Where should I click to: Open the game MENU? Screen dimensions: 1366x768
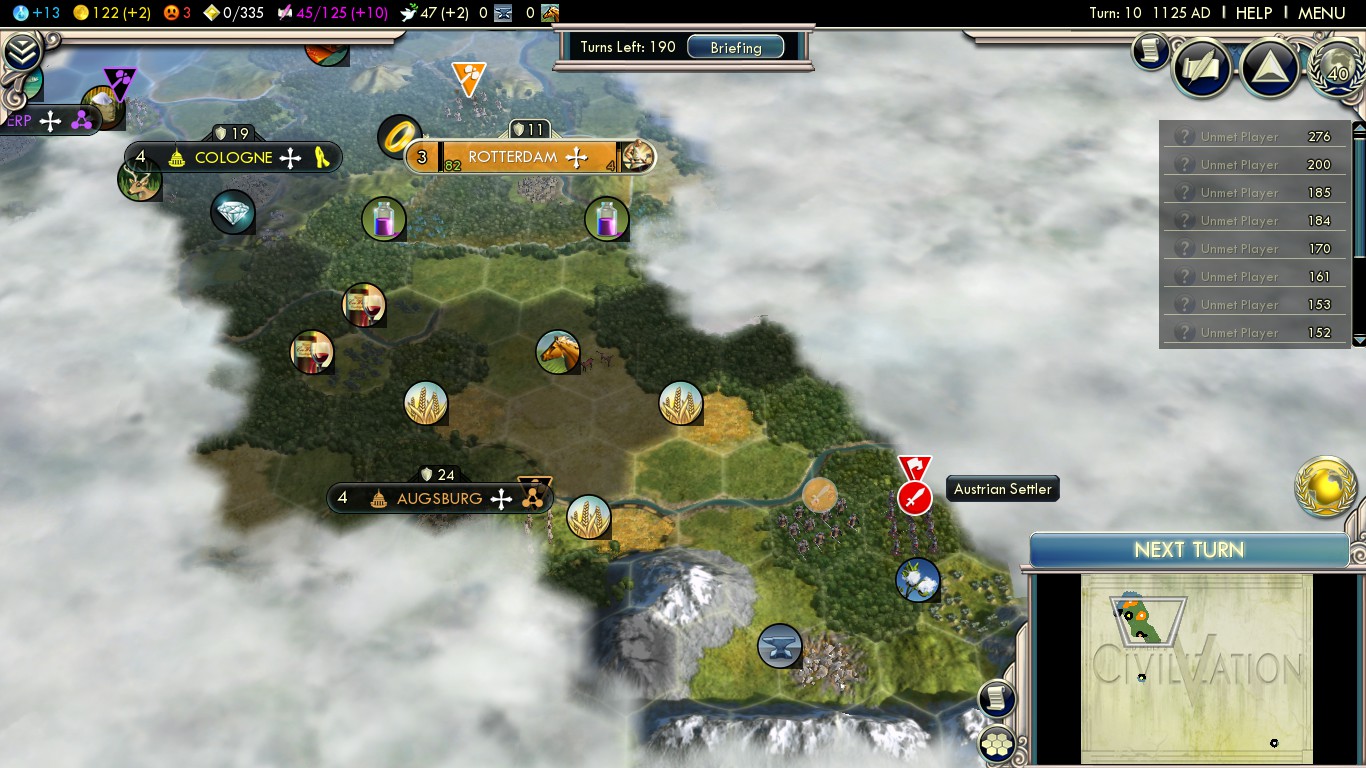pos(1321,13)
